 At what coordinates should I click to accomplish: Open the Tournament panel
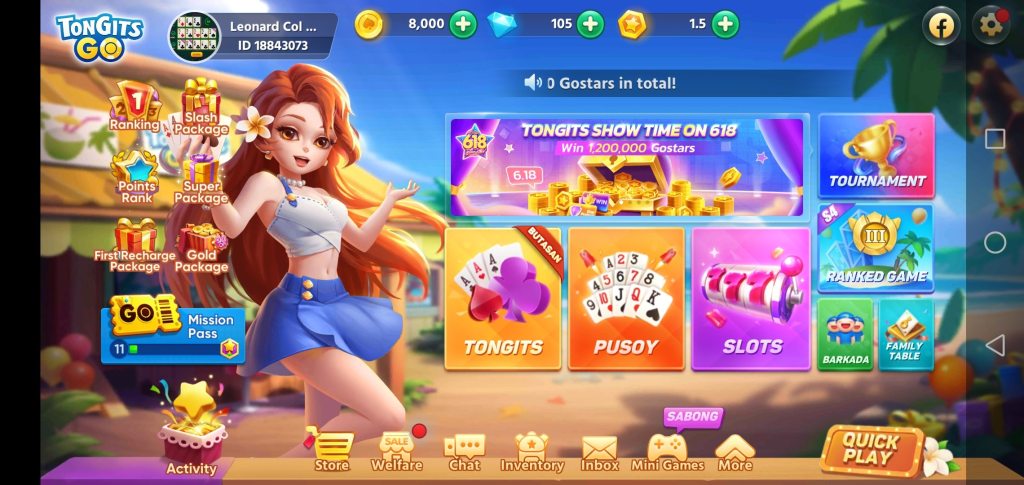876,156
